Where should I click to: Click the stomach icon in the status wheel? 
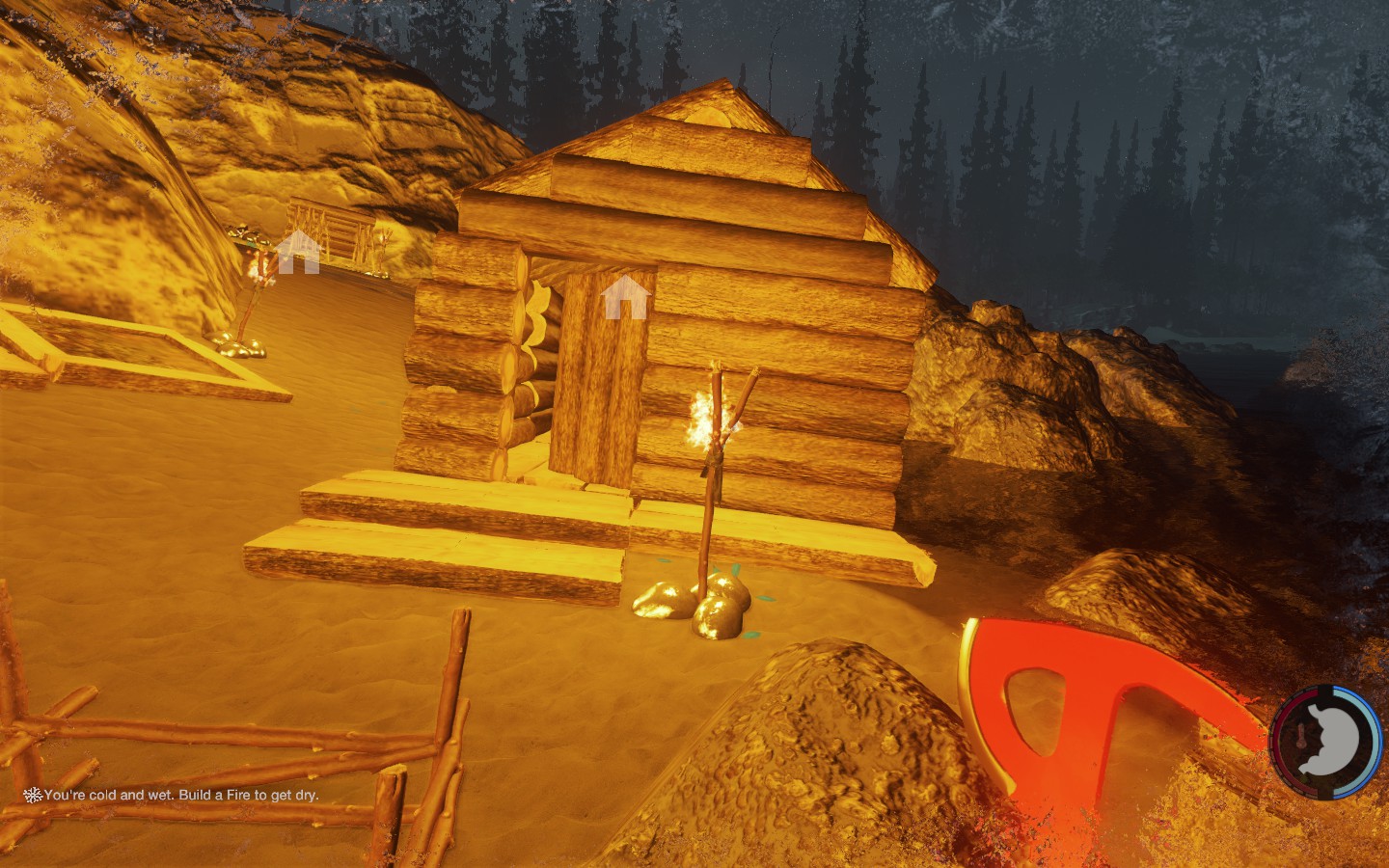[1332, 740]
